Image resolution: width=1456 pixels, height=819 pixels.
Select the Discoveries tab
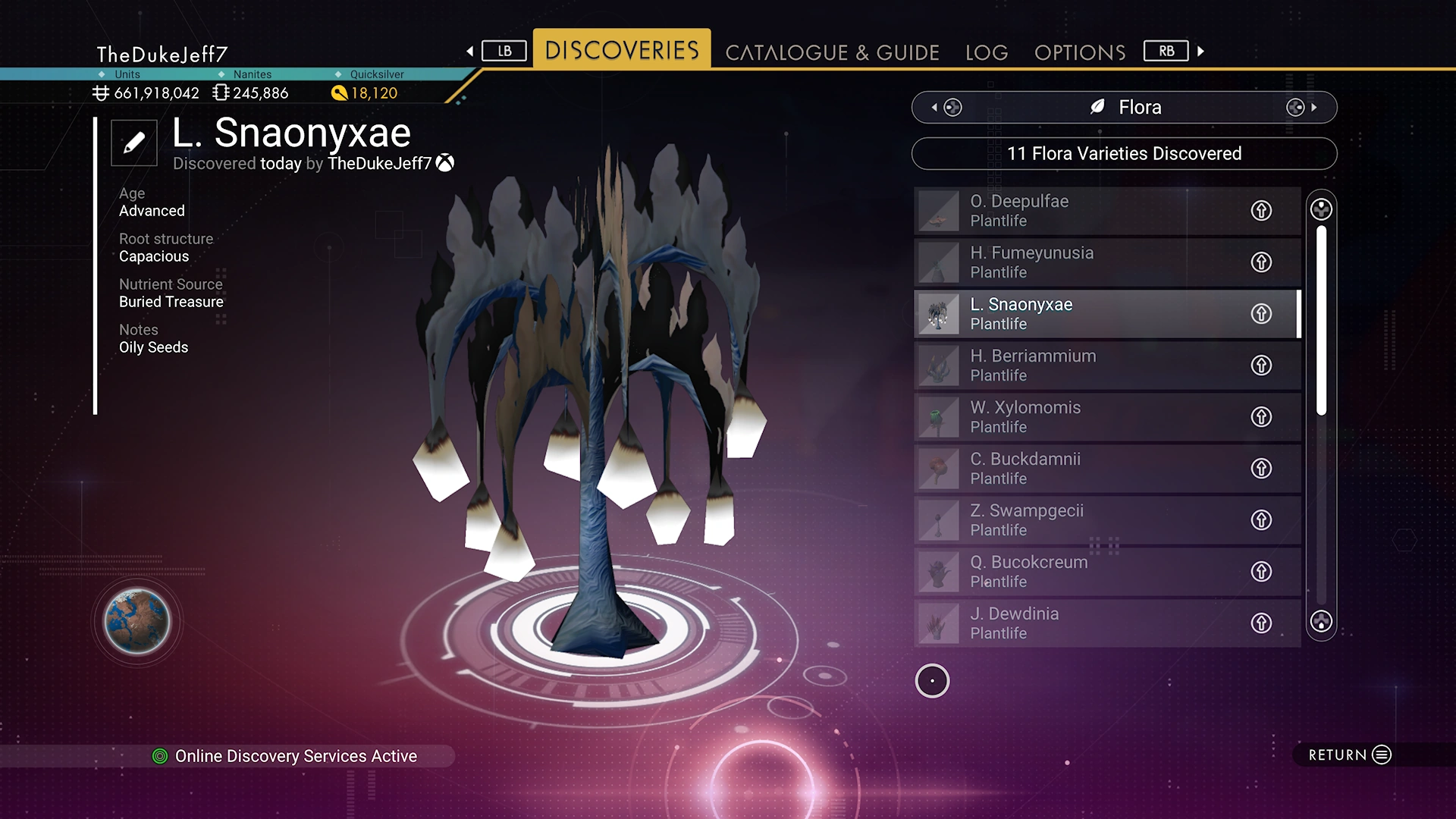(622, 50)
